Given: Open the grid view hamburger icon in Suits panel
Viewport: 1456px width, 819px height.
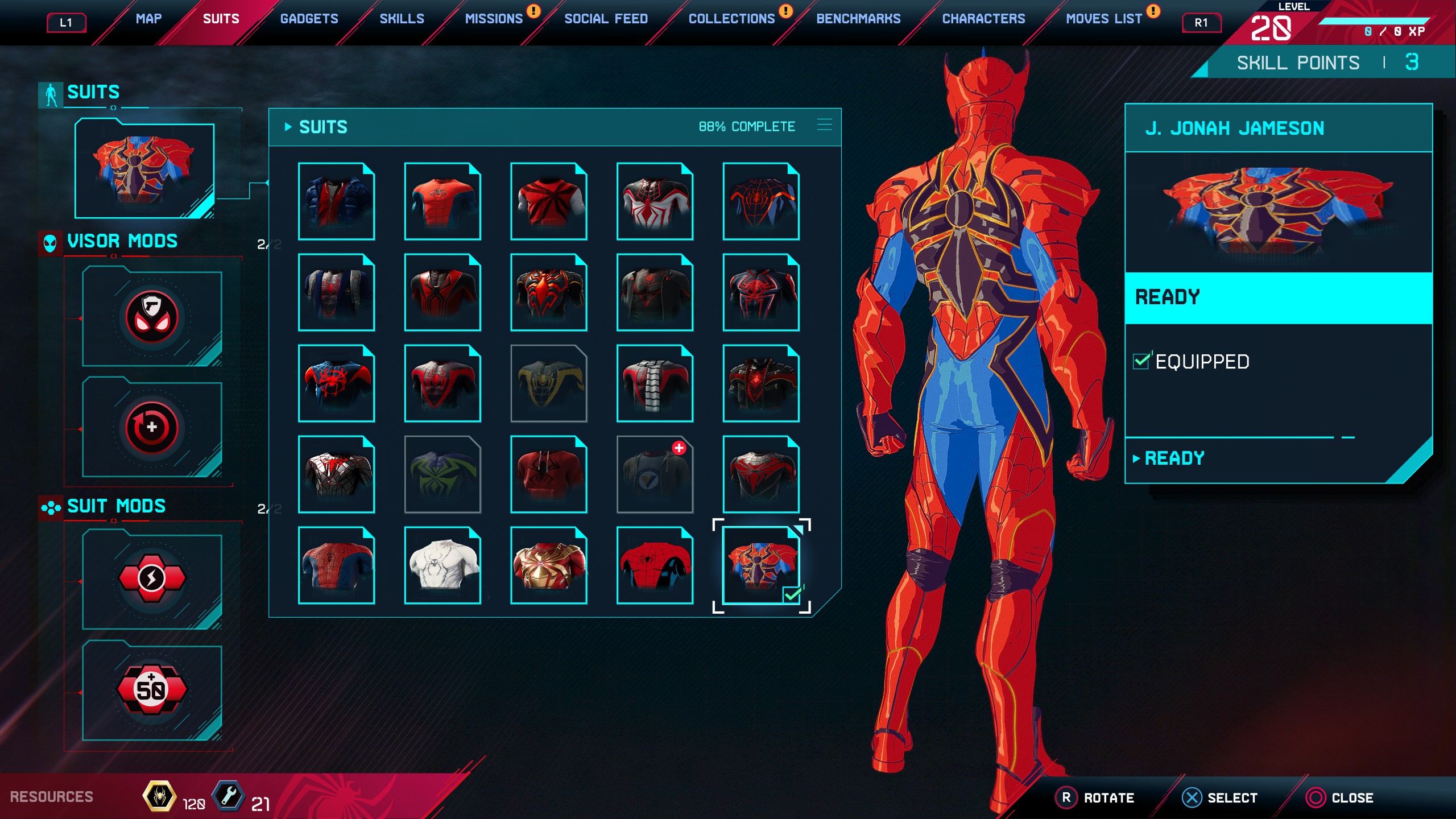Looking at the screenshot, I should coord(824,126).
